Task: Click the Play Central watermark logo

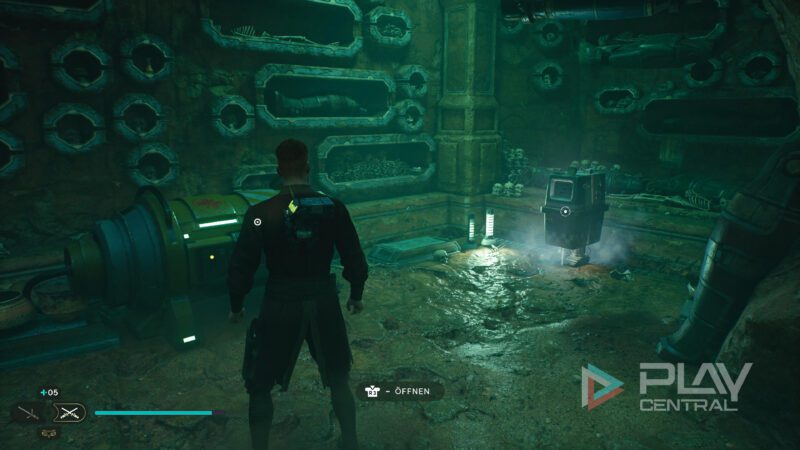Action: click(x=666, y=387)
